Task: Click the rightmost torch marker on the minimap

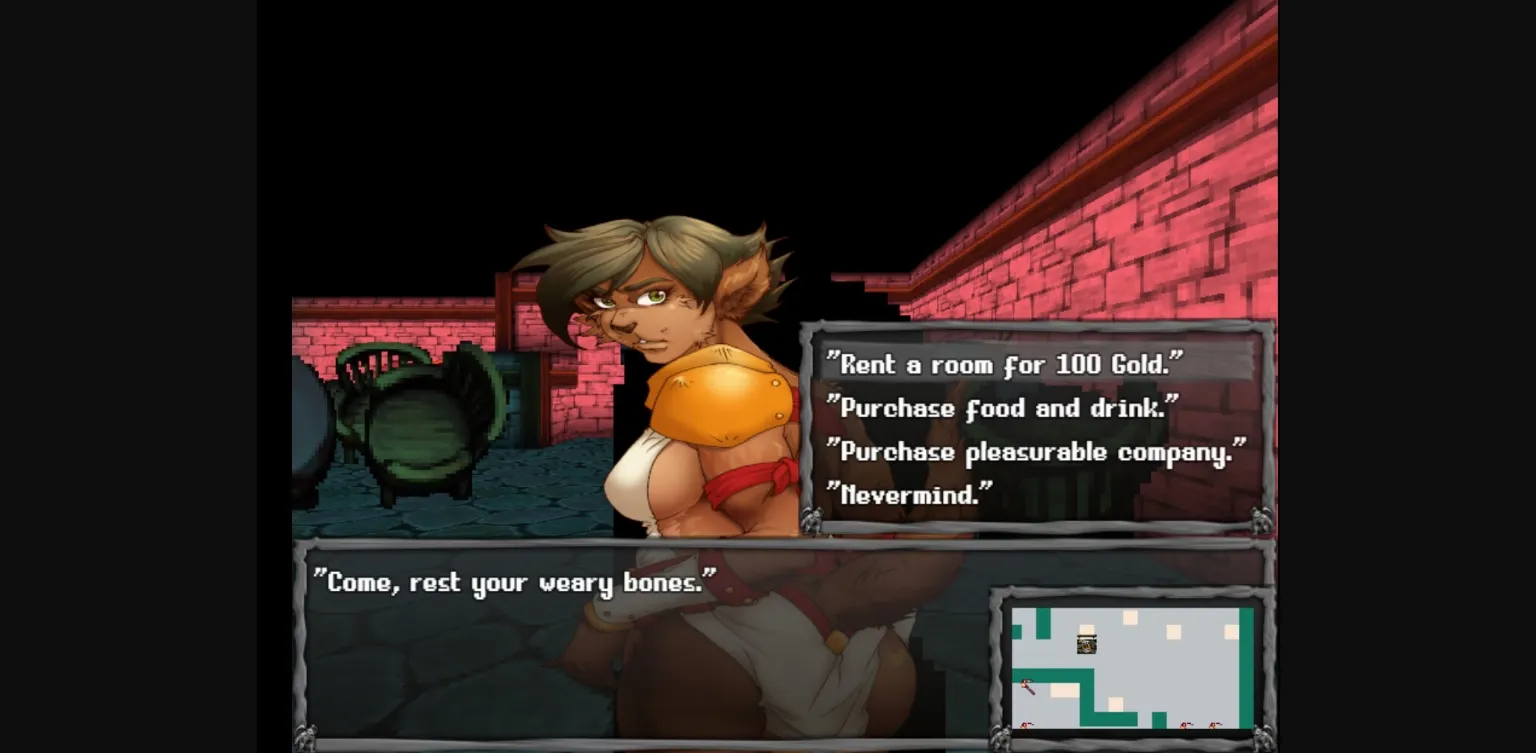Action: point(1214,725)
